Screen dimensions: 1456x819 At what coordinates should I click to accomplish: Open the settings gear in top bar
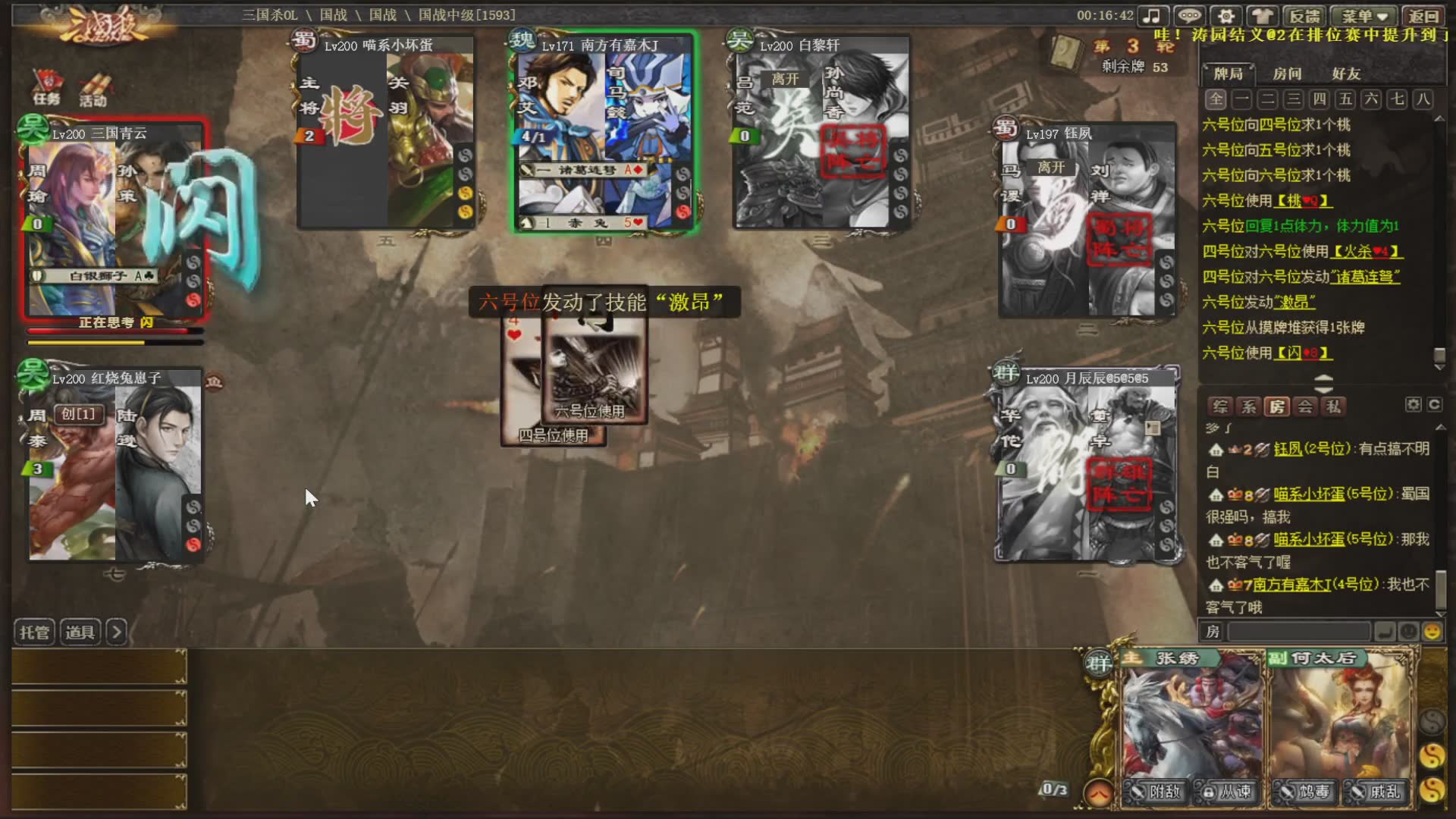click(1226, 16)
